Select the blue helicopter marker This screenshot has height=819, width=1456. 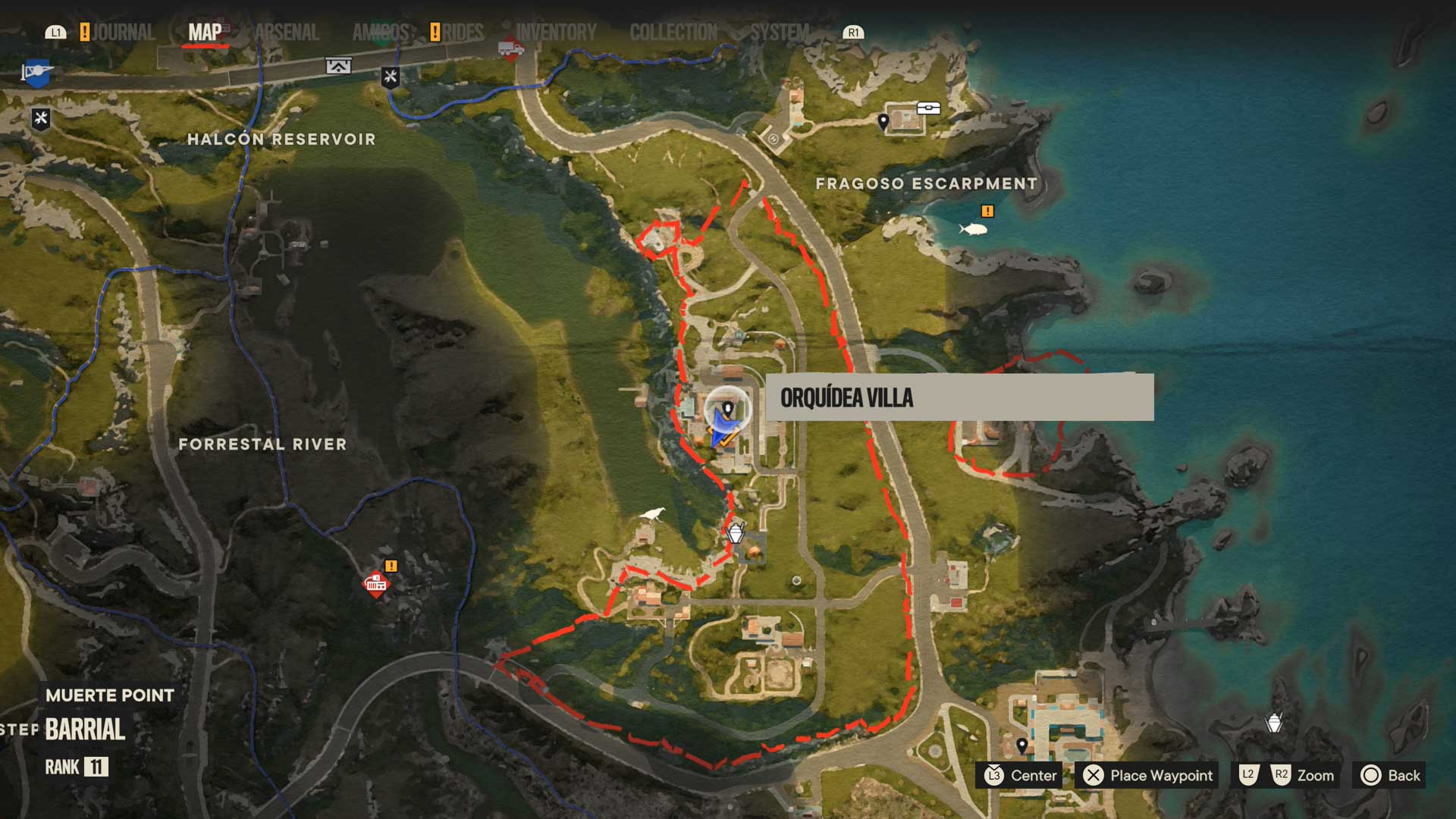point(37,73)
